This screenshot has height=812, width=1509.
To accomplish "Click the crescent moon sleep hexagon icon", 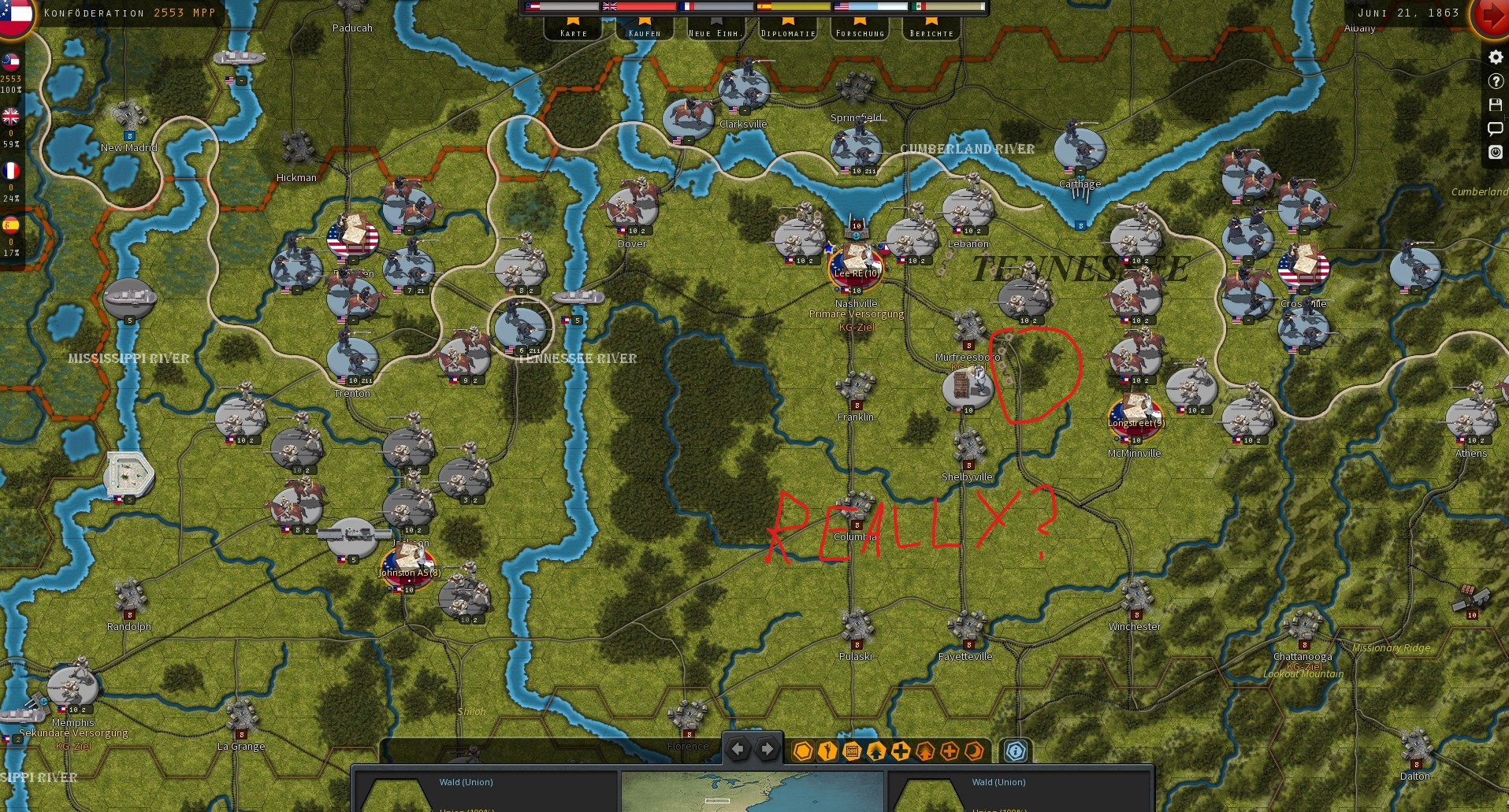I will tap(975, 752).
